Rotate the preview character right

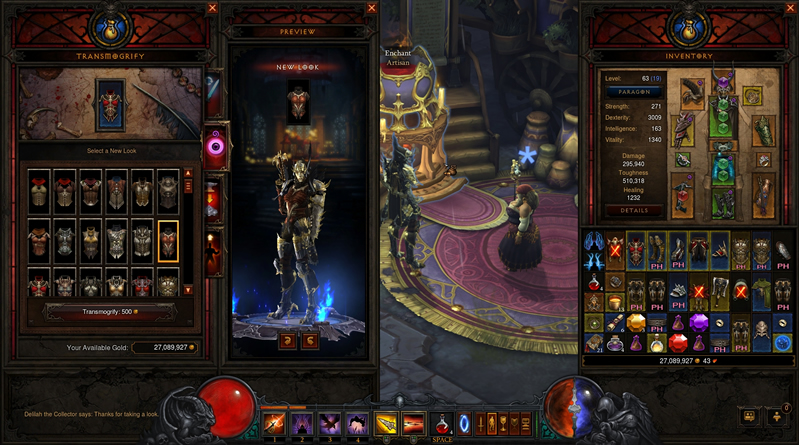coord(310,340)
